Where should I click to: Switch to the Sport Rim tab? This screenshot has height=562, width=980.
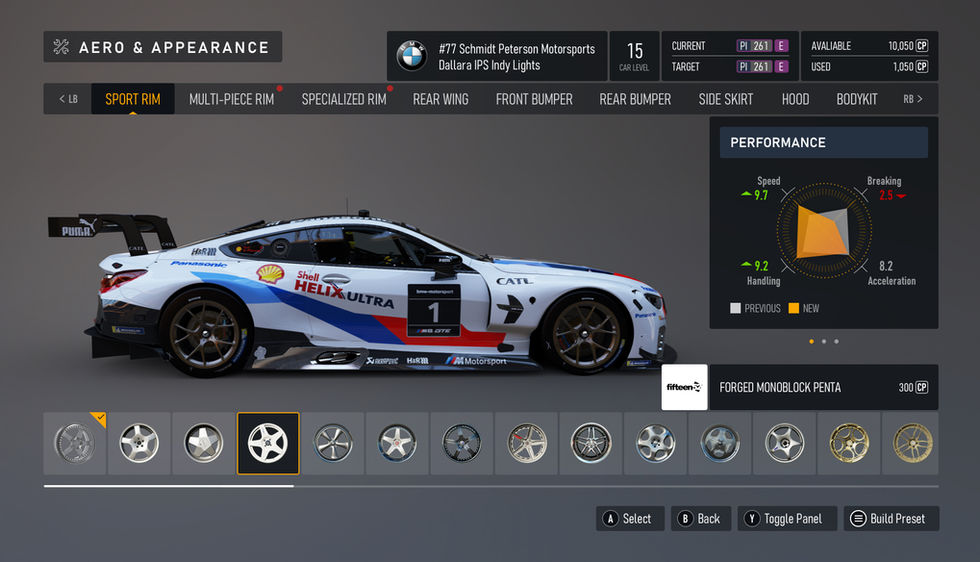tap(133, 99)
